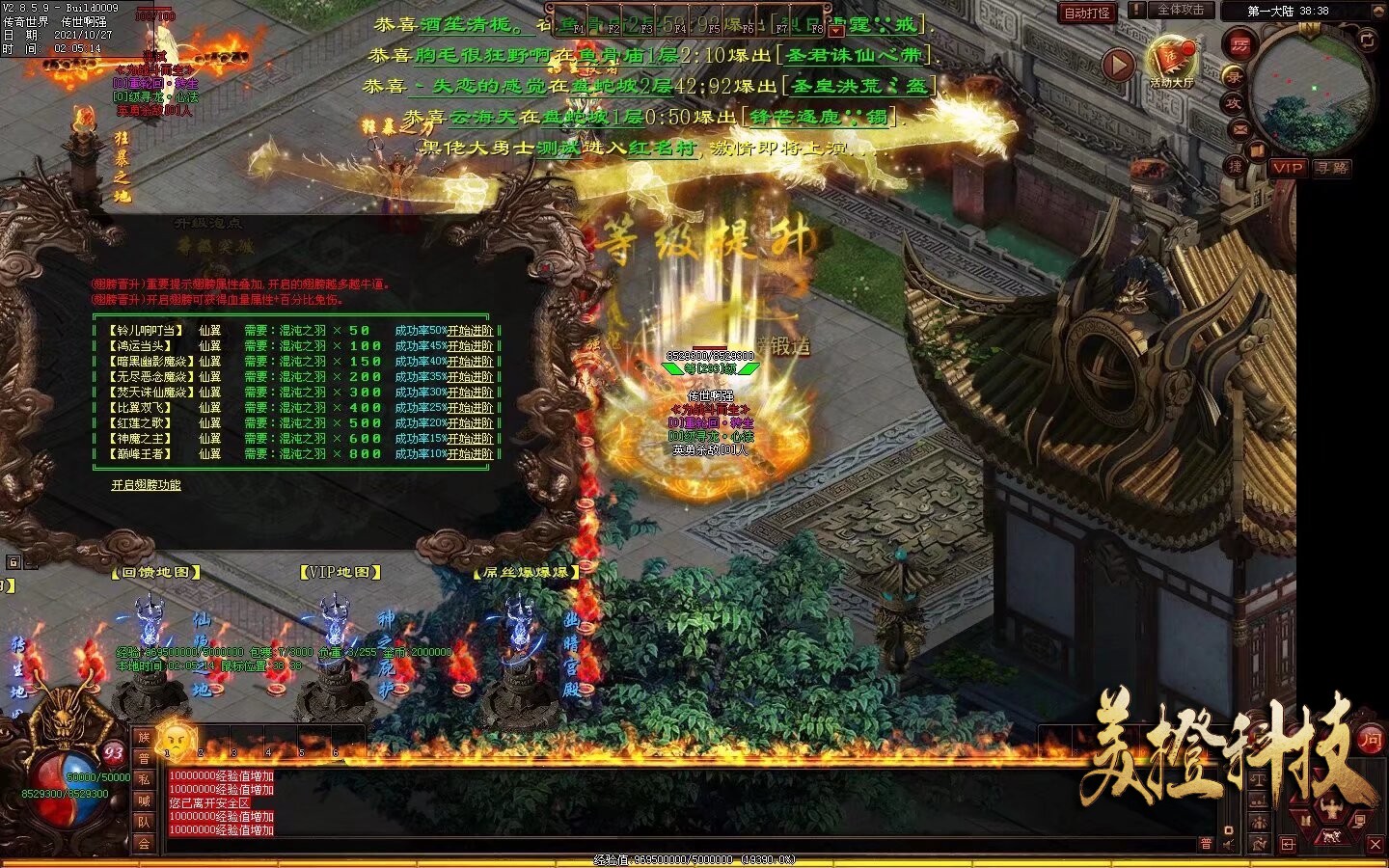Open the 历 calendar button beside the minimap
The image size is (1389, 868).
click(1240, 43)
